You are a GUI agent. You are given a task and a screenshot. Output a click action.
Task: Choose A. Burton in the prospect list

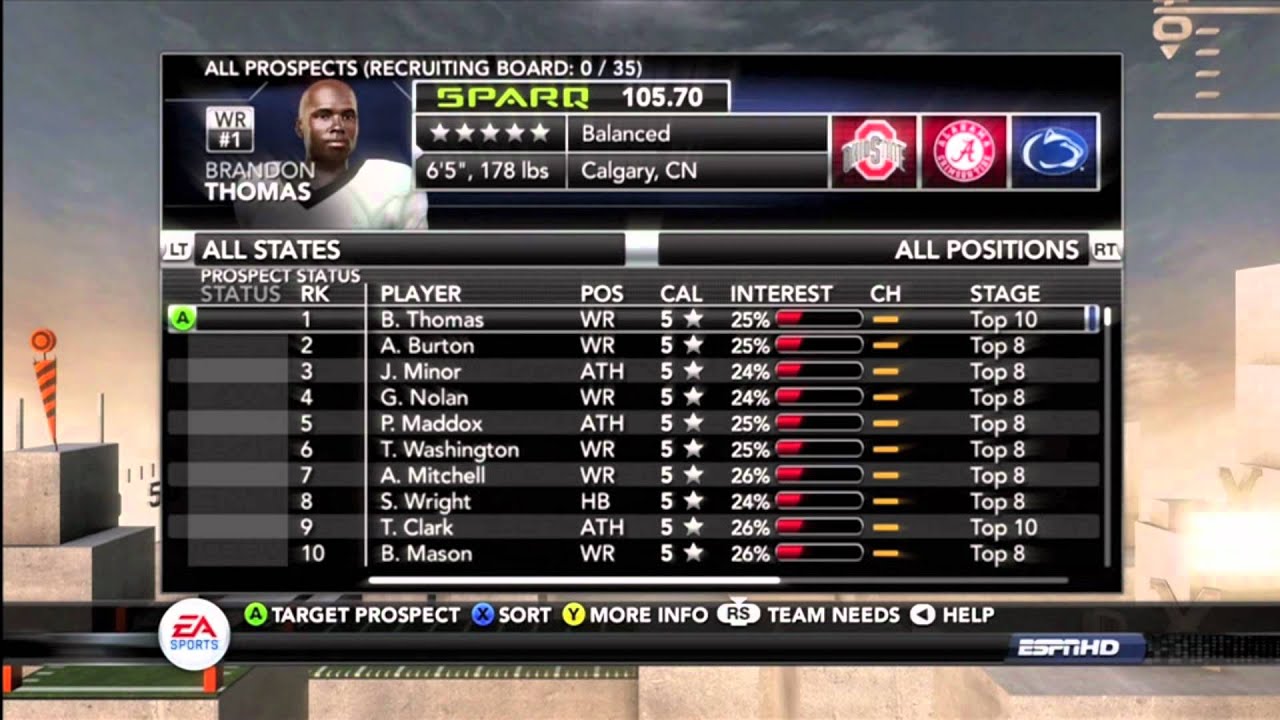(x=427, y=346)
